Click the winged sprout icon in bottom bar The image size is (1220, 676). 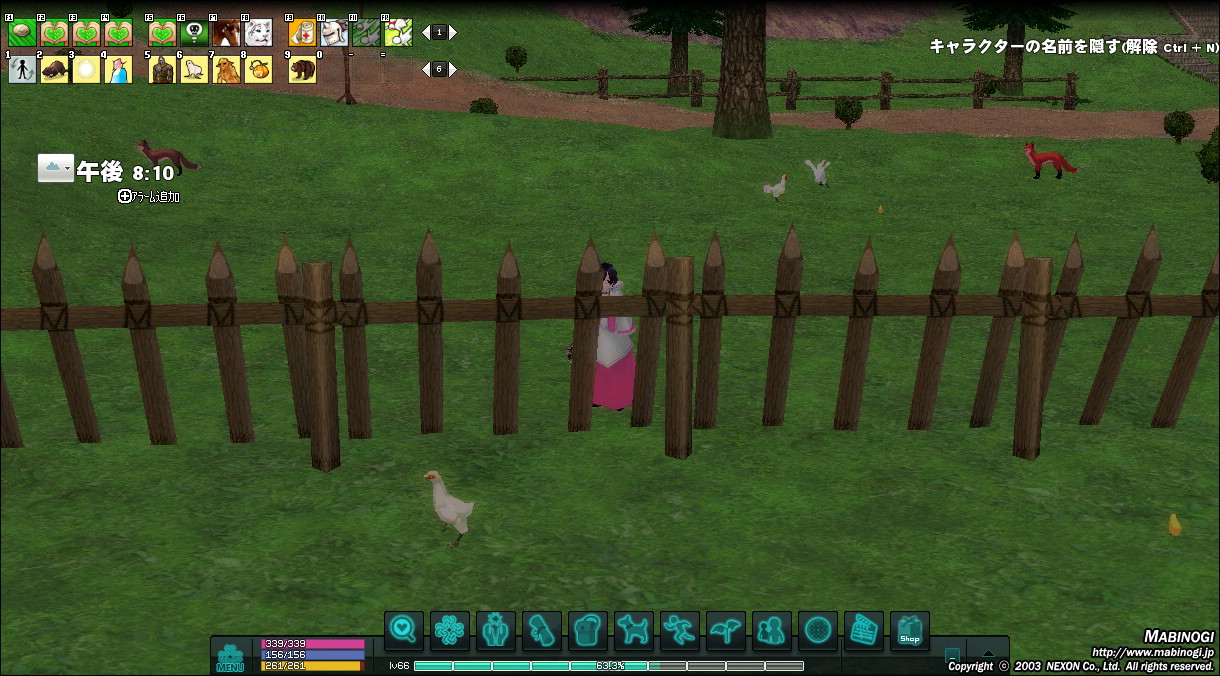[726, 631]
